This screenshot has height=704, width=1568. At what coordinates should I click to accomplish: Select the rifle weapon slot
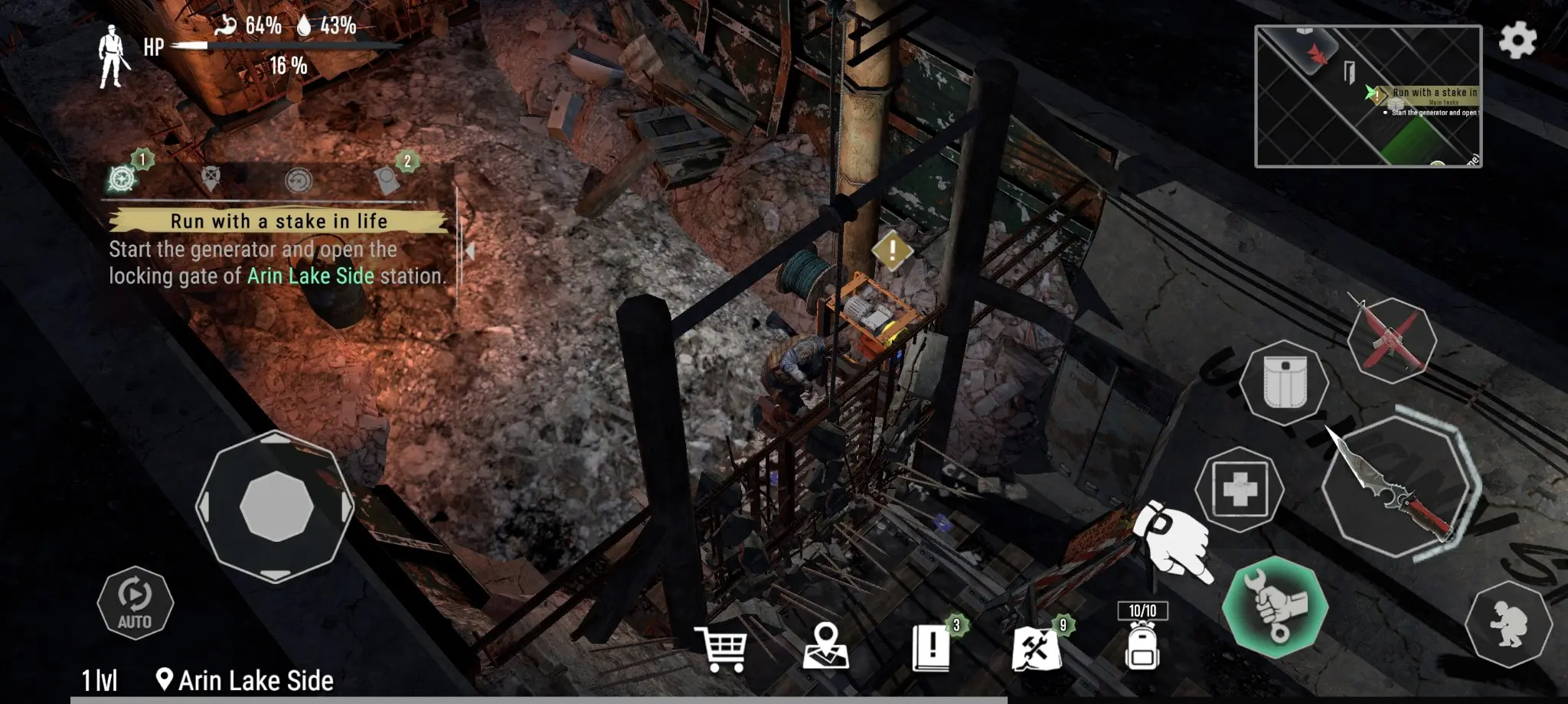click(1391, 341)
